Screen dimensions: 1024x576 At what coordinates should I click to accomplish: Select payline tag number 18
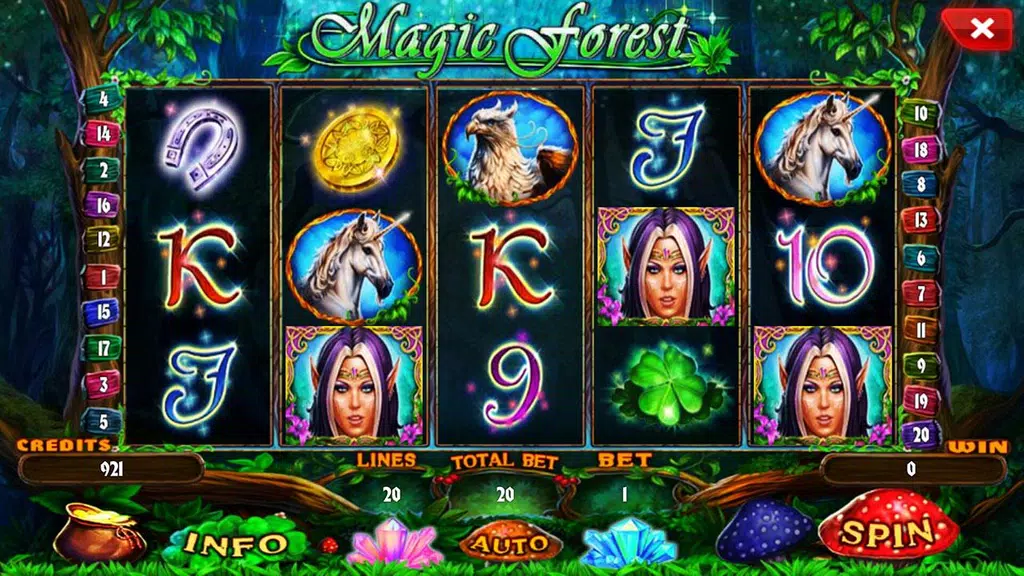pyautogui.click(x=920, y=149)
